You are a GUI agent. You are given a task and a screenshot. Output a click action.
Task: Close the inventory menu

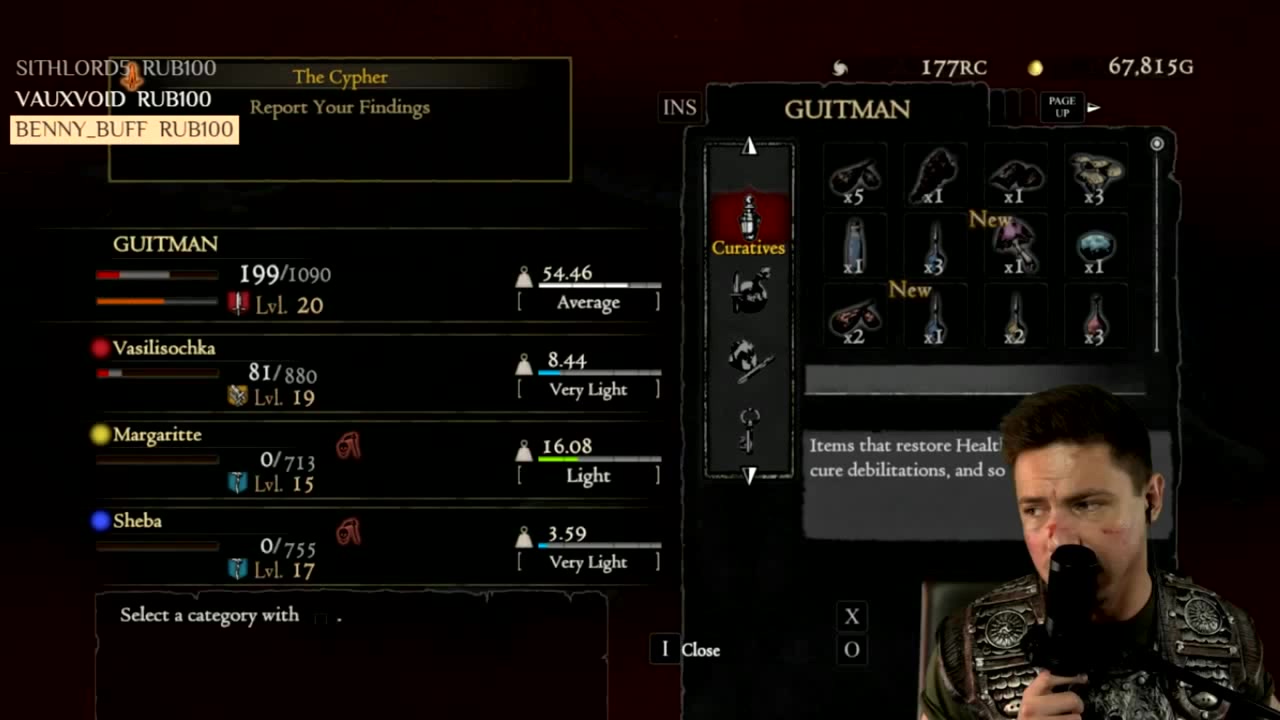pyautogui.click(x=688, y=650)
